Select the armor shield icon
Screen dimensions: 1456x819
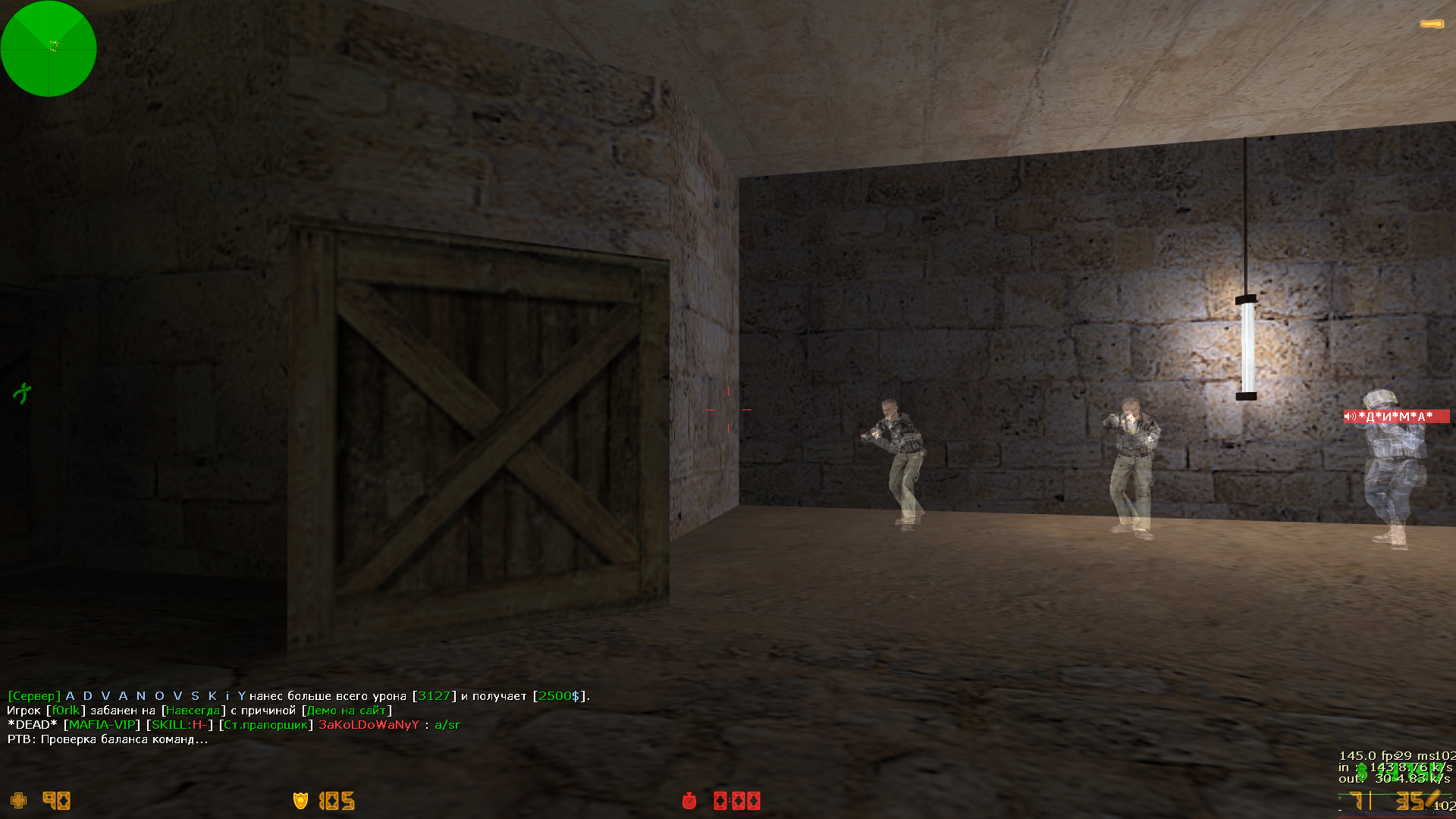(300, 801)
